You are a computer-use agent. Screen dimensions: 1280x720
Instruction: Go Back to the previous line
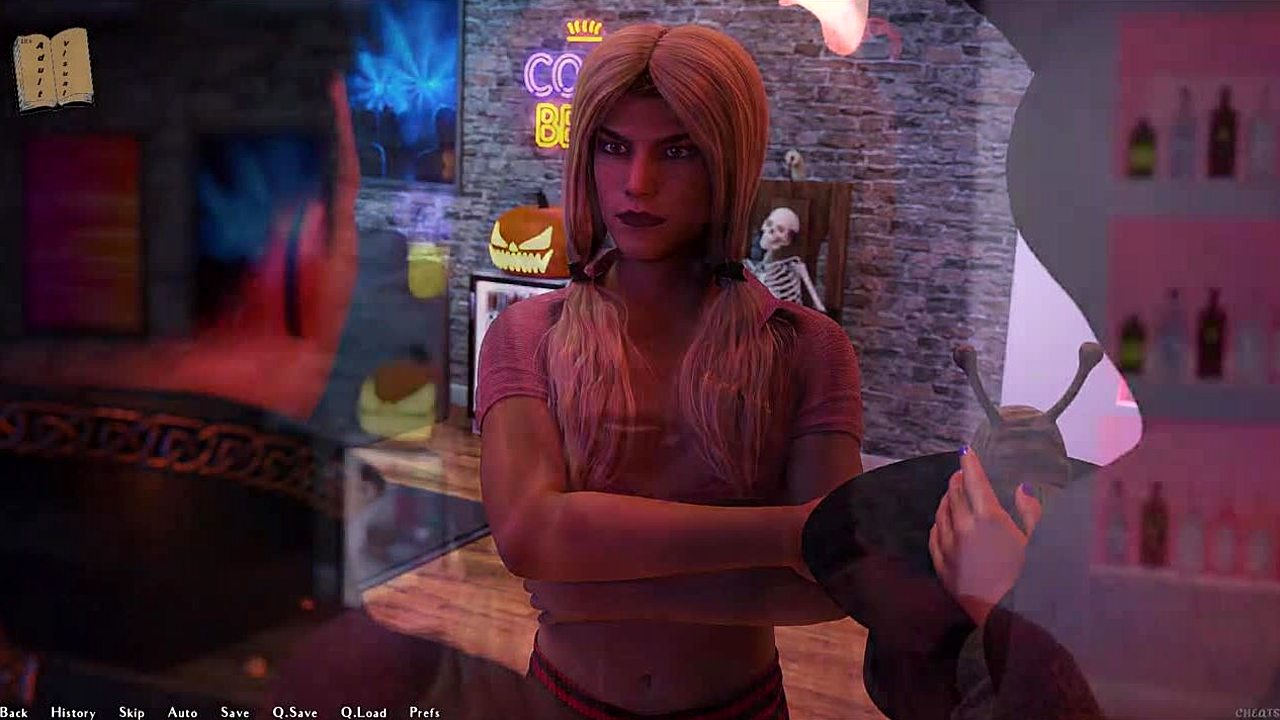pyautogui.click(x=14, y=712)
